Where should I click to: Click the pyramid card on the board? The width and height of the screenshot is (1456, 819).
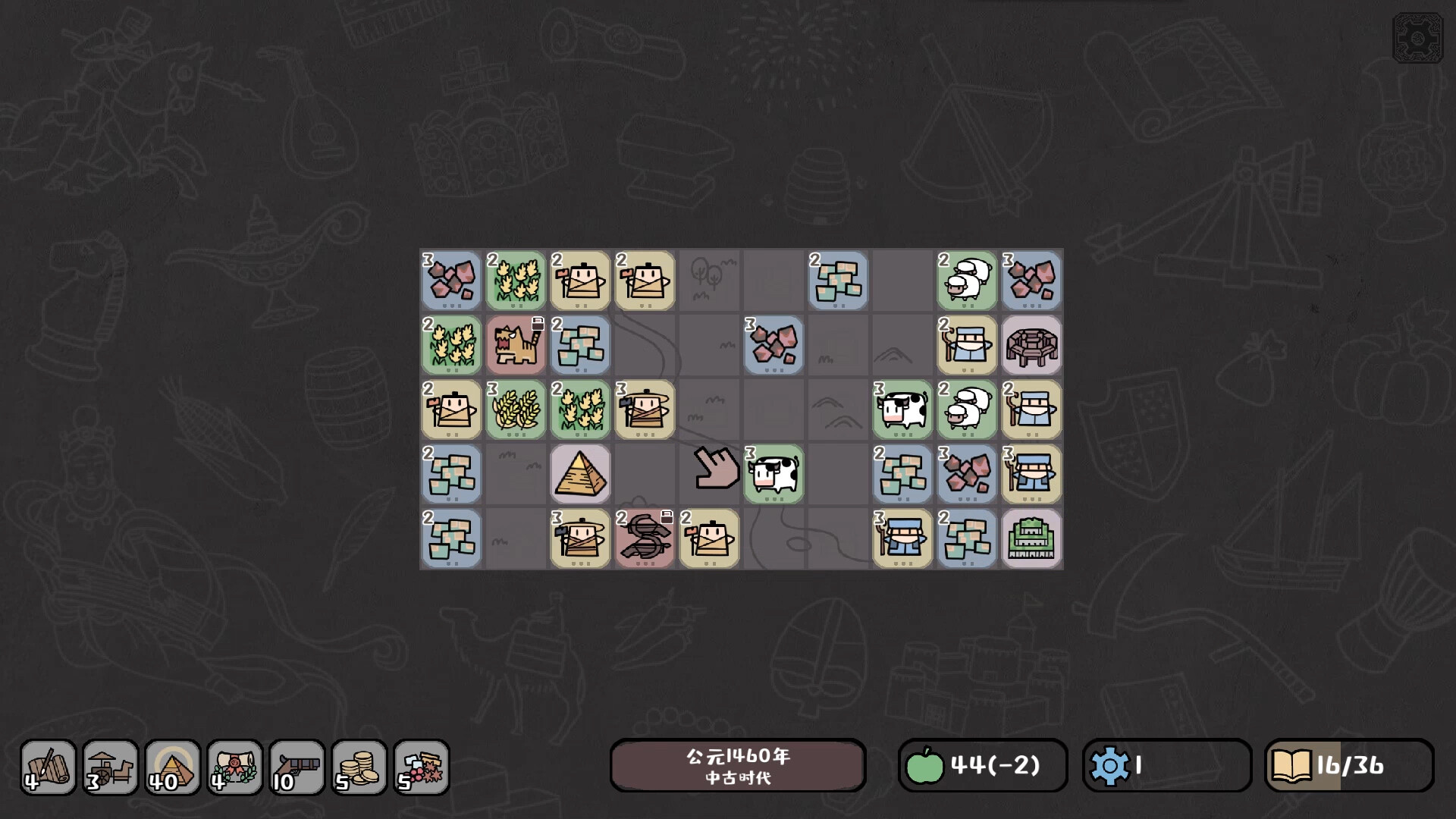pyautogui.click(x=580, y=474)
